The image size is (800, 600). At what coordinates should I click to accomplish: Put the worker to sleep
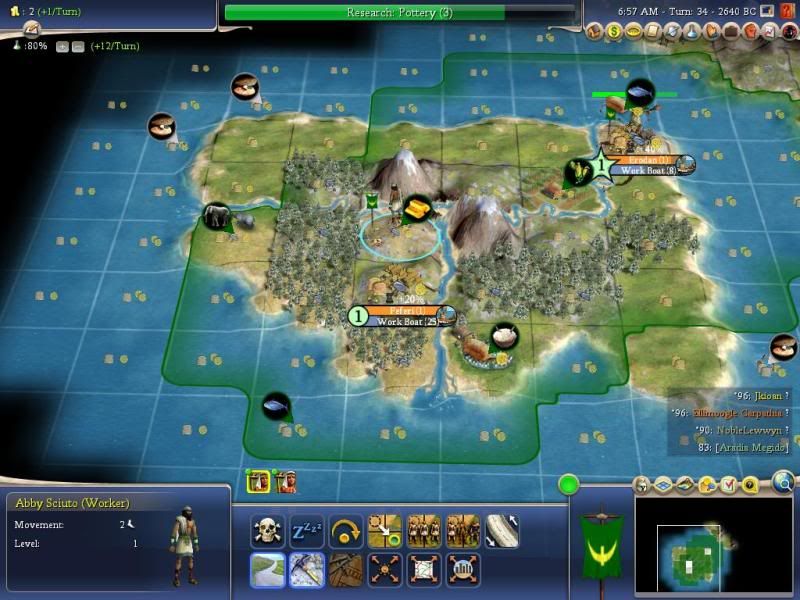pyautogui.click(x=306, y=530)
